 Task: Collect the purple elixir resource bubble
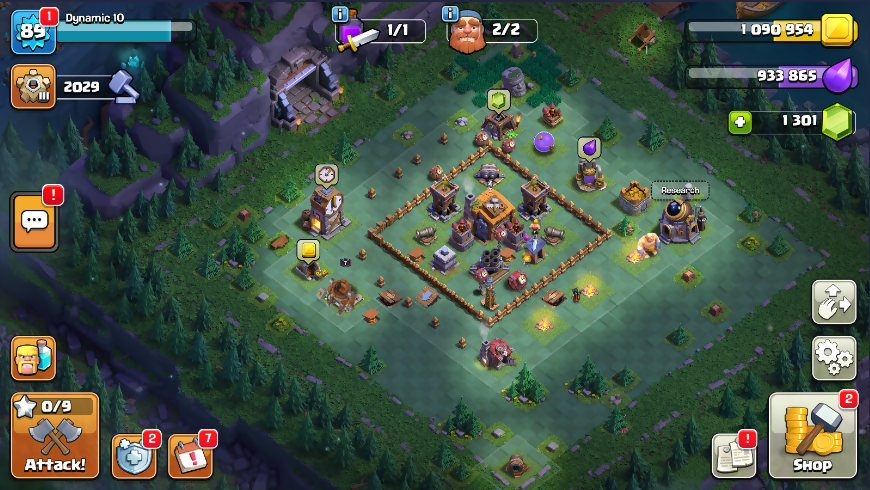(x=589, y=148)
